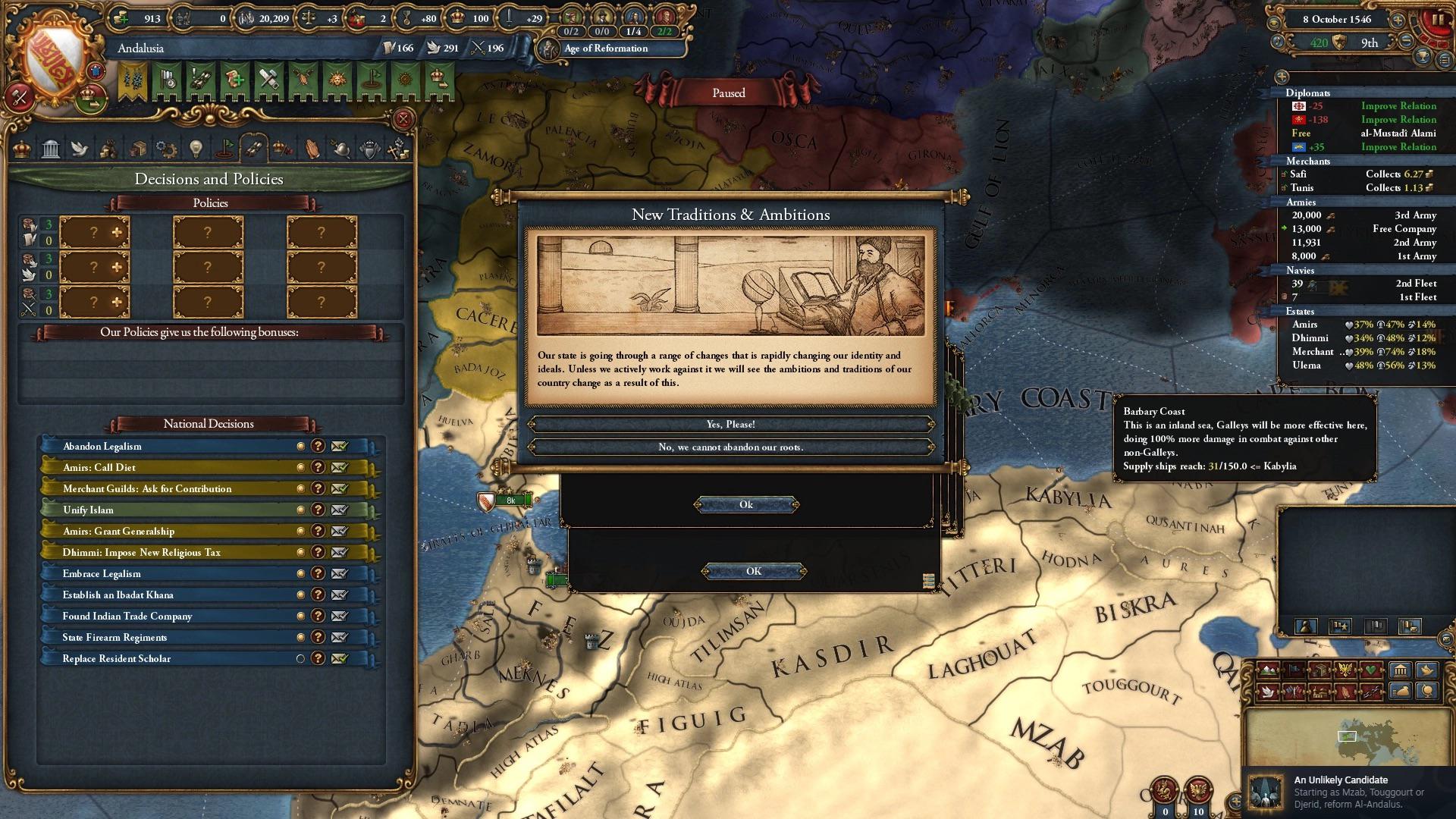Select the Found Indian Trade Company decision

tap(127, 616)
